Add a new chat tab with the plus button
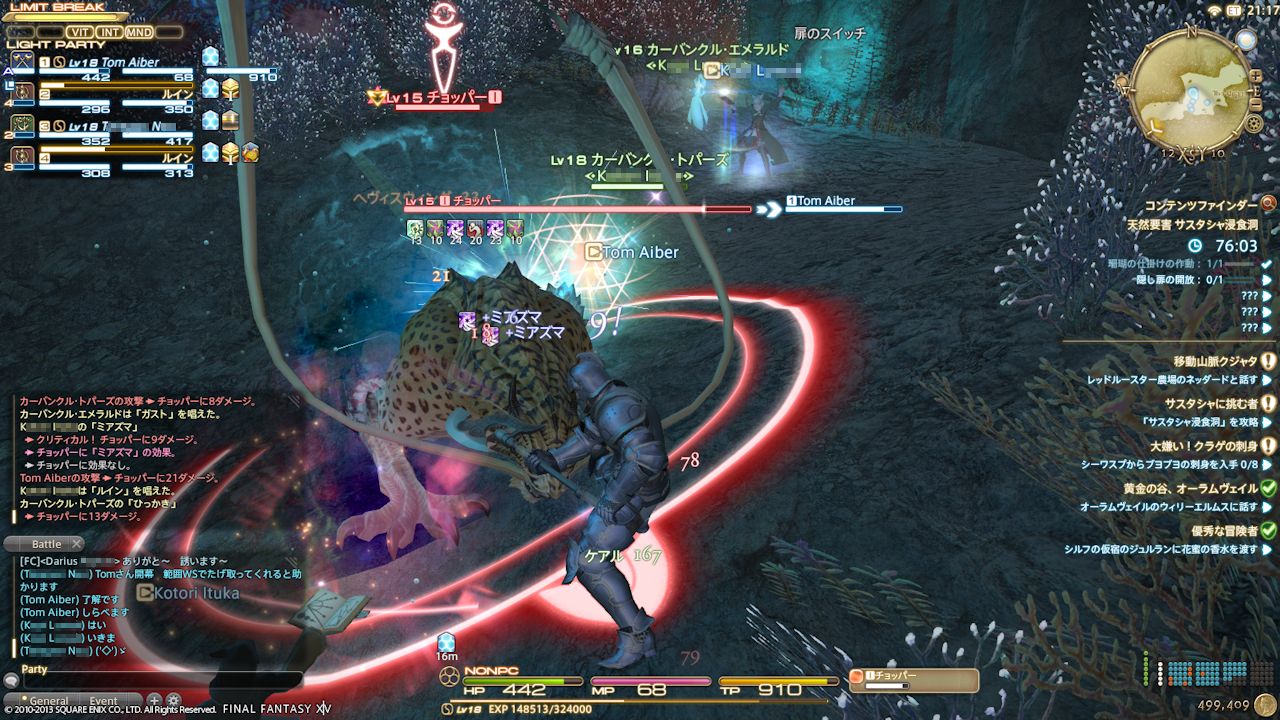 click(154, 700)
